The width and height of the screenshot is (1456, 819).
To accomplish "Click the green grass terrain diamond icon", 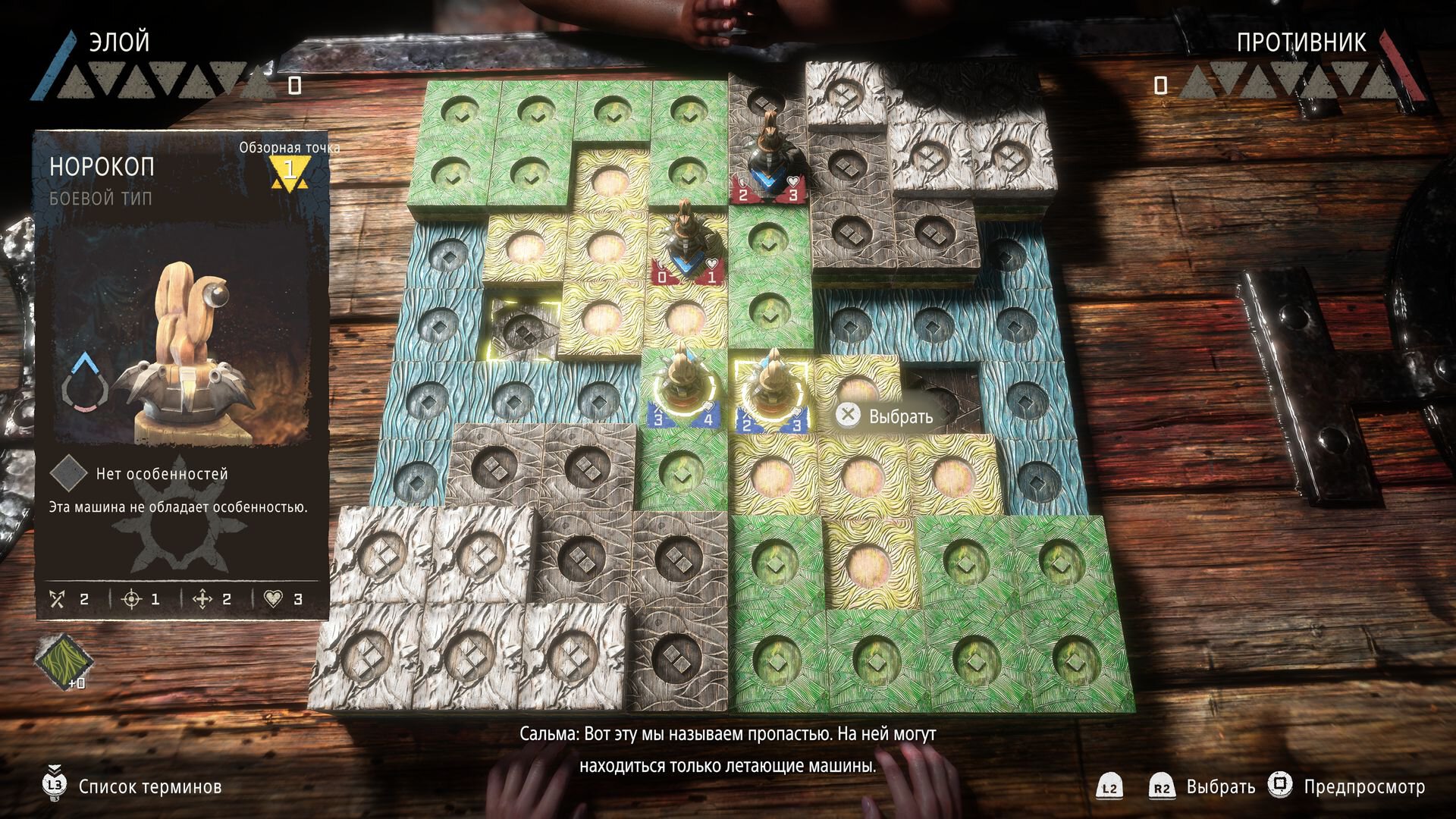I will point(63,661).
